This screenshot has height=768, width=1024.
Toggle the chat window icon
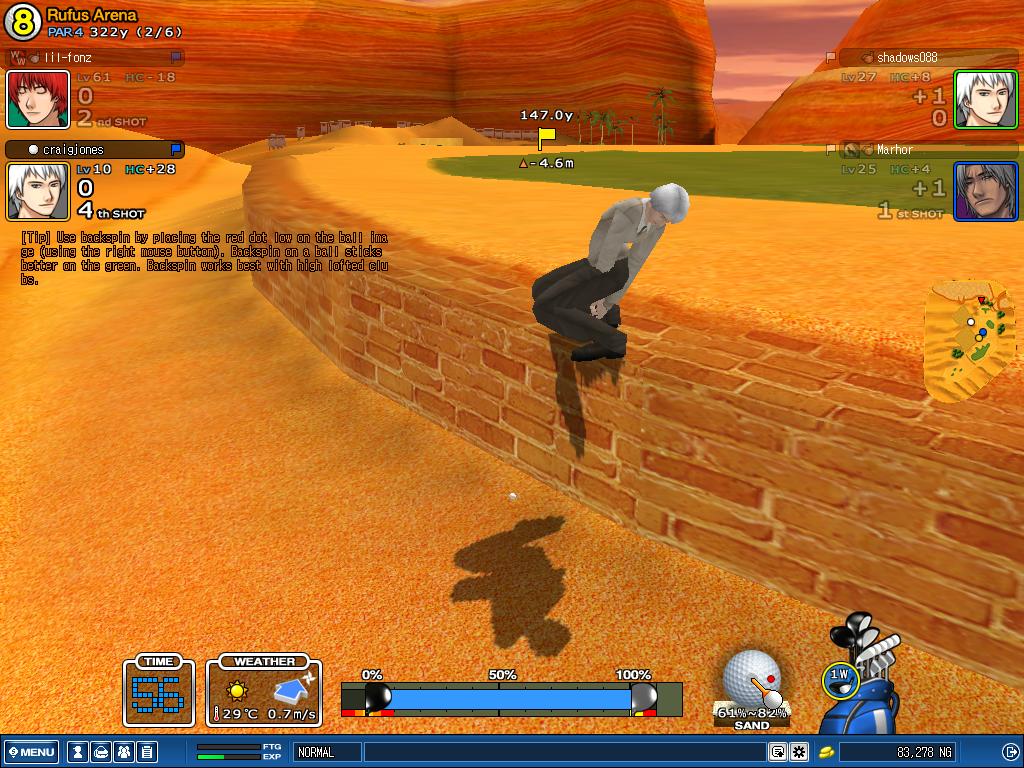point(777,752)
